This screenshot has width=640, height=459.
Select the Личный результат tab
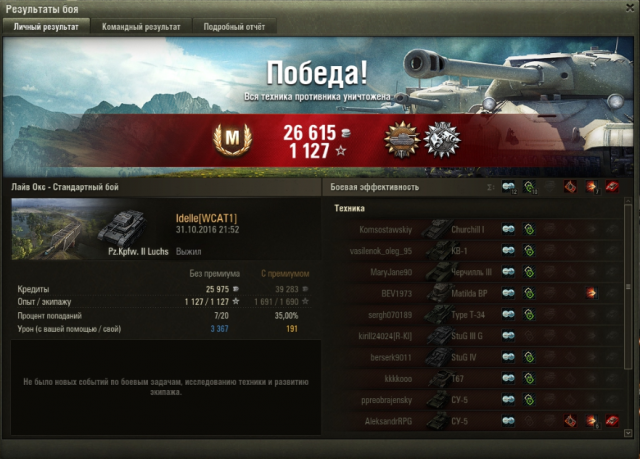(45, 27)
